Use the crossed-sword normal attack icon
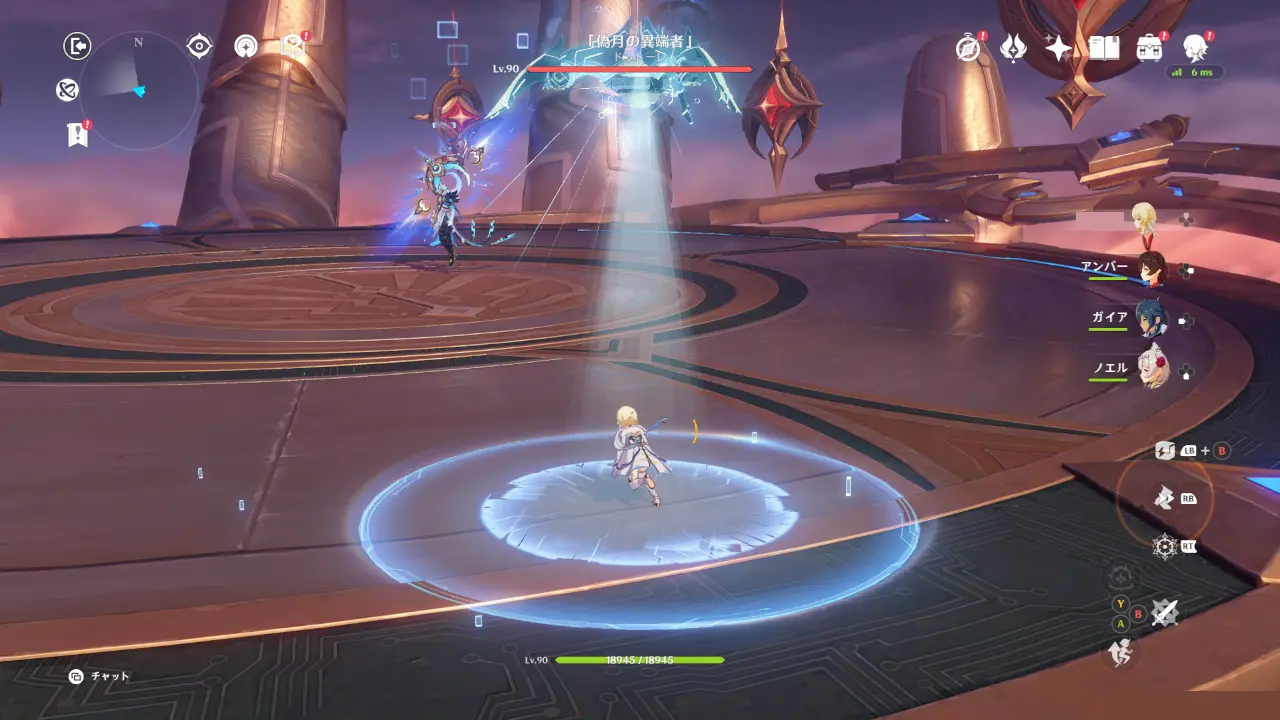The width and height of the screenshot is (1280, 720). pyautogui.click(x=1163, y=612)
